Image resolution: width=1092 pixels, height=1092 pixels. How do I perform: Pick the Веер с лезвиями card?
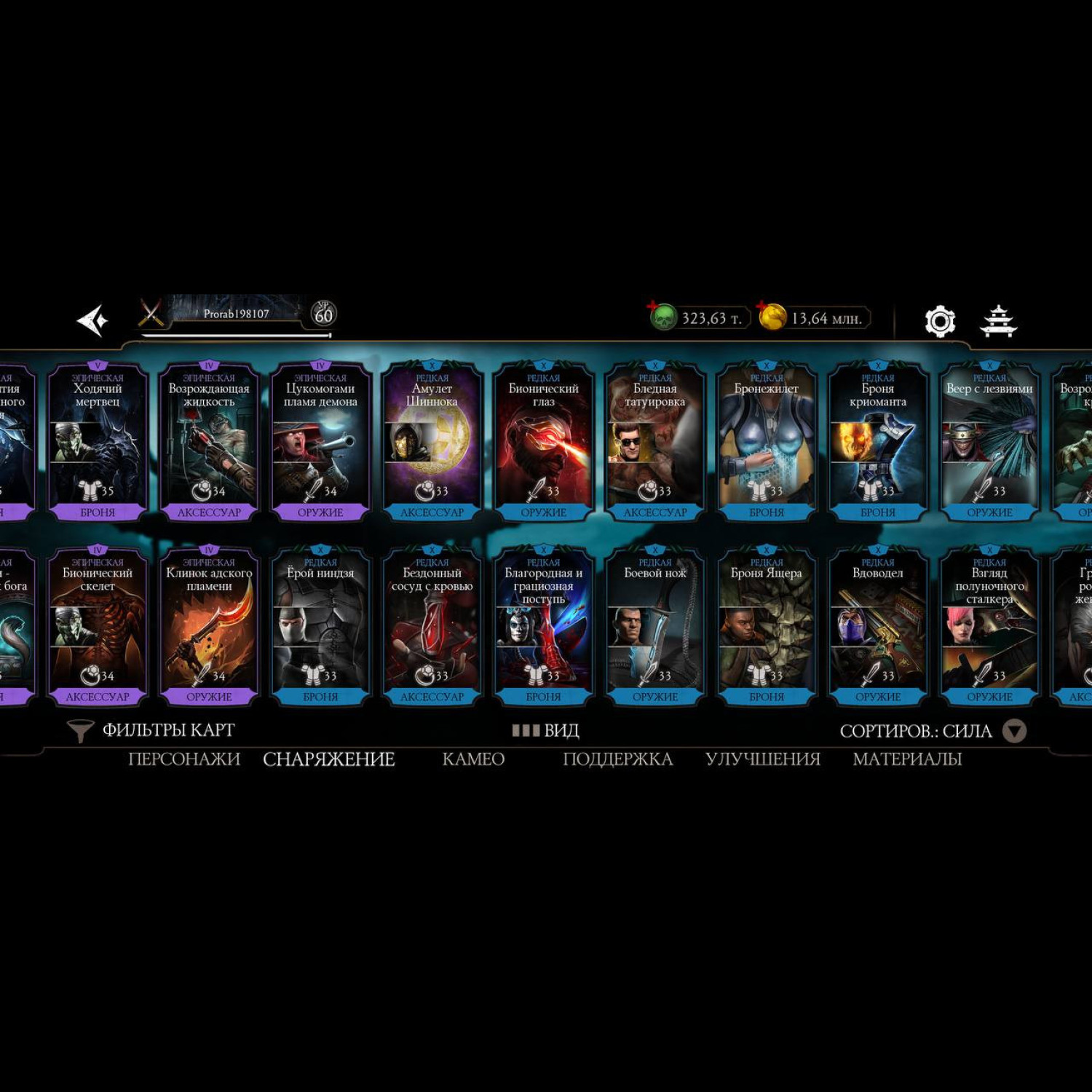[x=989, y=441]
